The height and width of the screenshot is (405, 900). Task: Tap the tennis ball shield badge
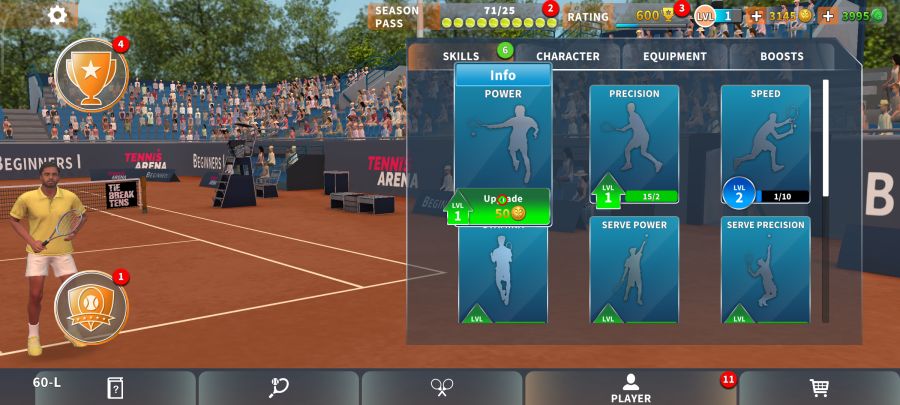(91, 303)
